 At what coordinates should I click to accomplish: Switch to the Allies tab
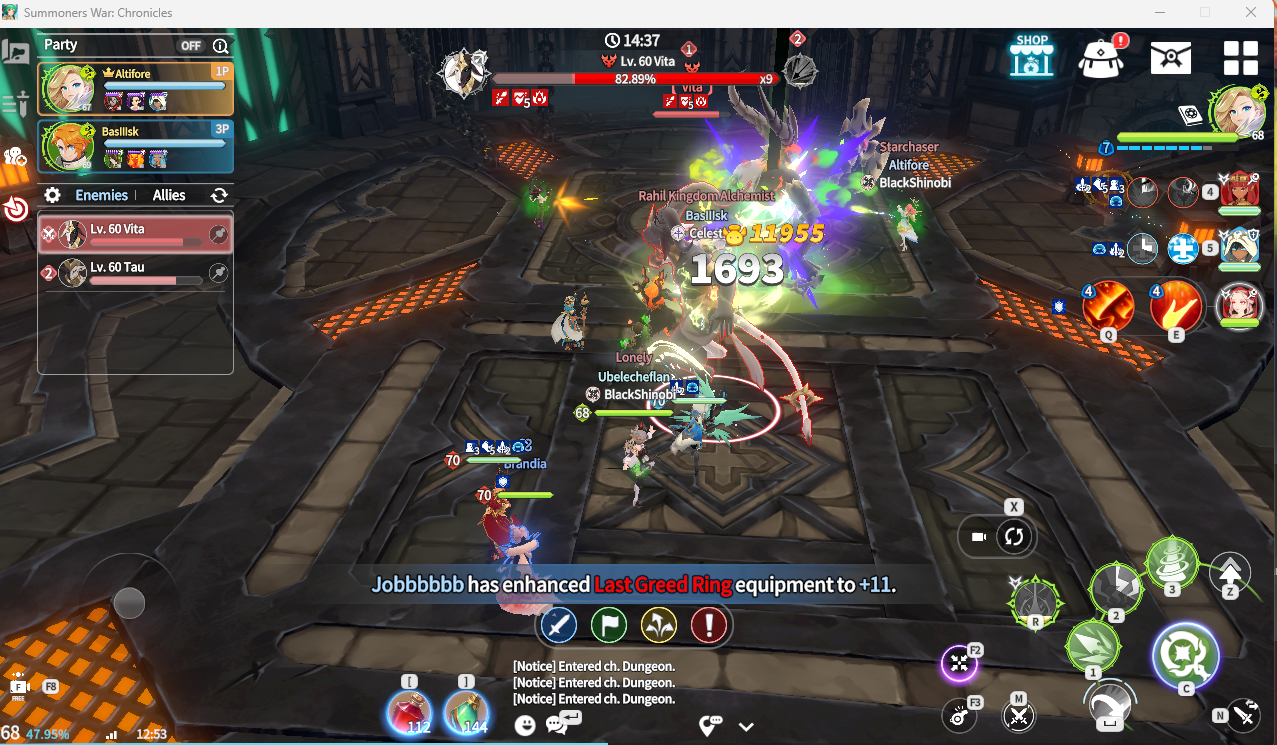point(169,195)
